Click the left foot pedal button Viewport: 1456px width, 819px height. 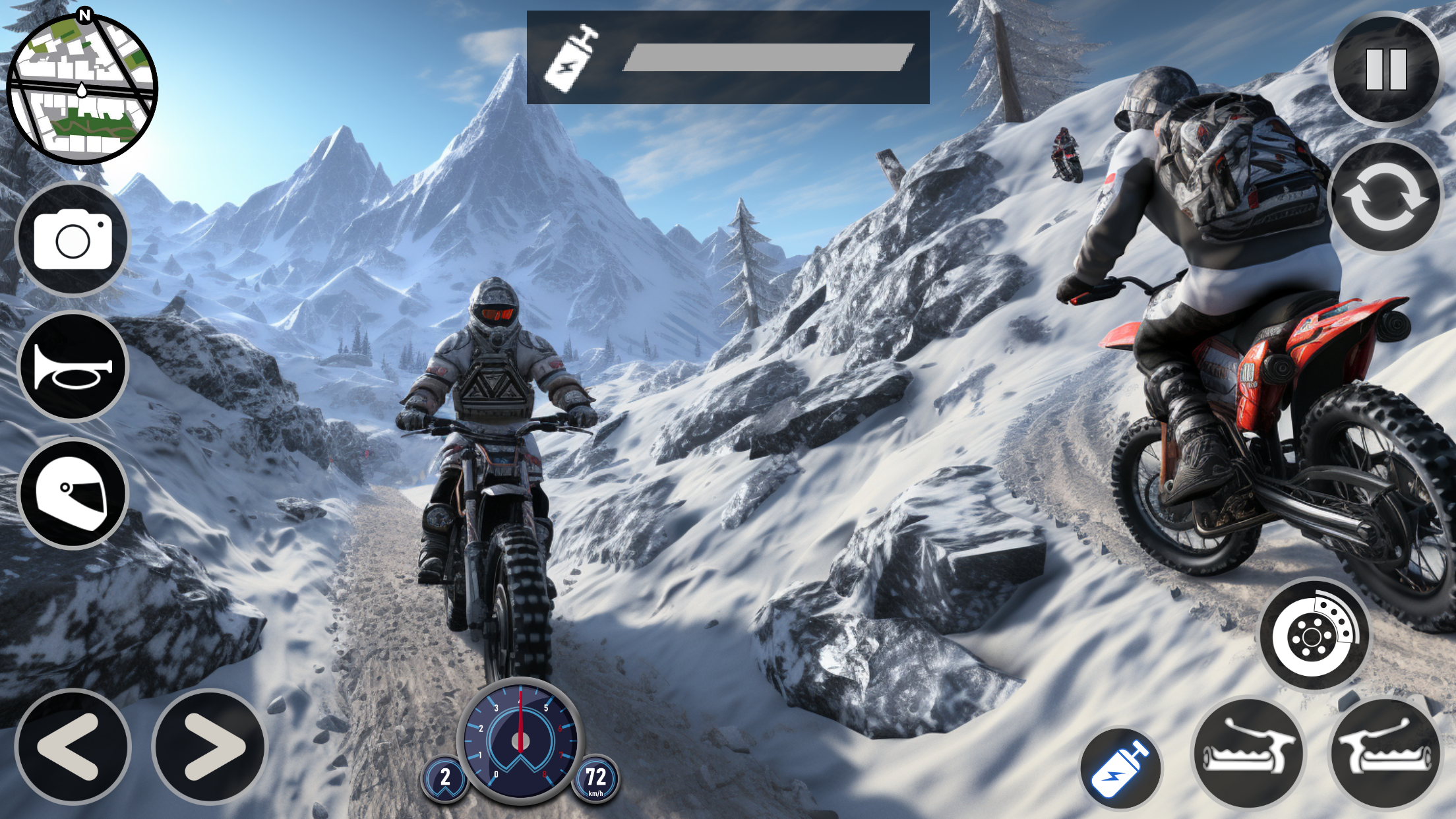1249,753
